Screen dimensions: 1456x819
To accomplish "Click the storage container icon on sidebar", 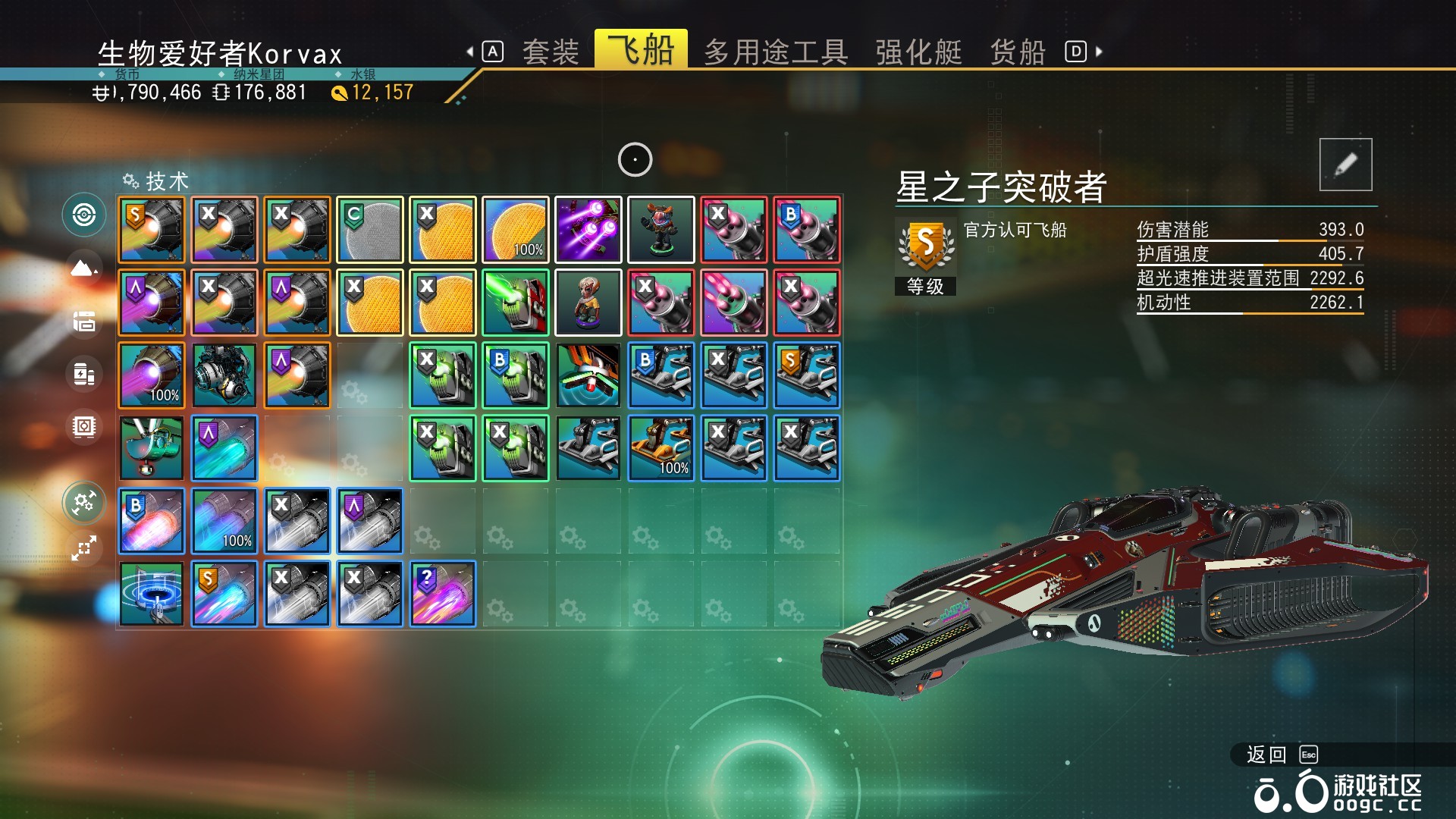I will 83,321.
